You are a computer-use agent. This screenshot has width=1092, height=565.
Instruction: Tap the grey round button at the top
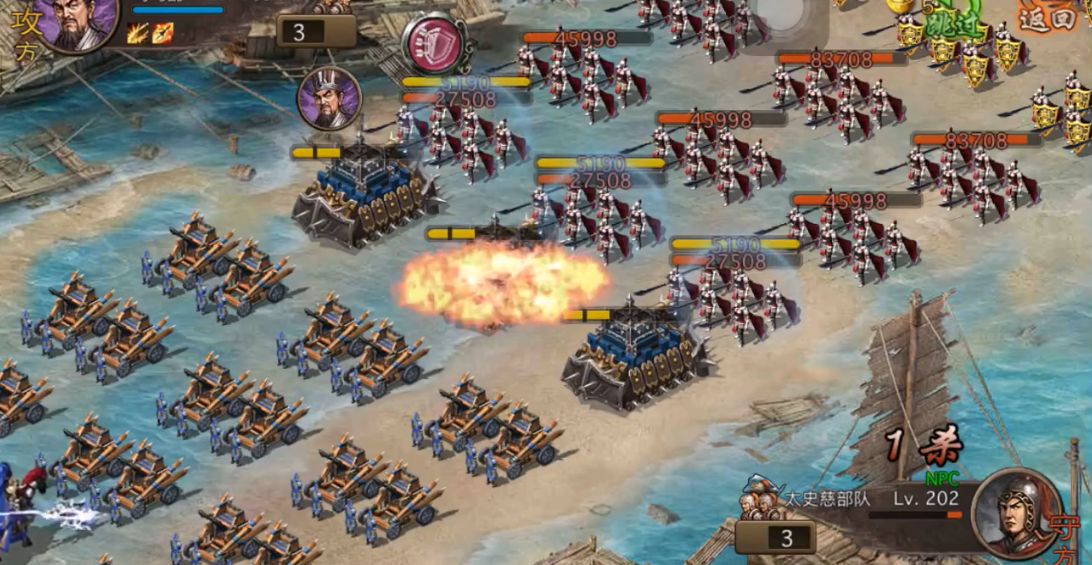click(x=777, y=14)
